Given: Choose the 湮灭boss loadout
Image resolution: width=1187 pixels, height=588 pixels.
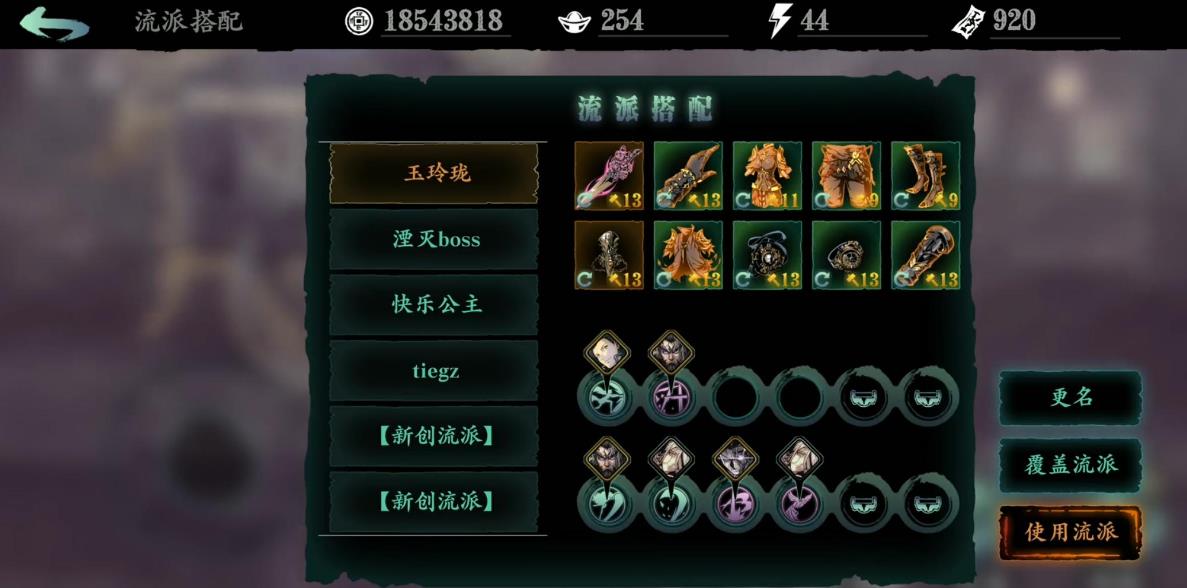Looking at the screenshot, I should click(434, 239).
